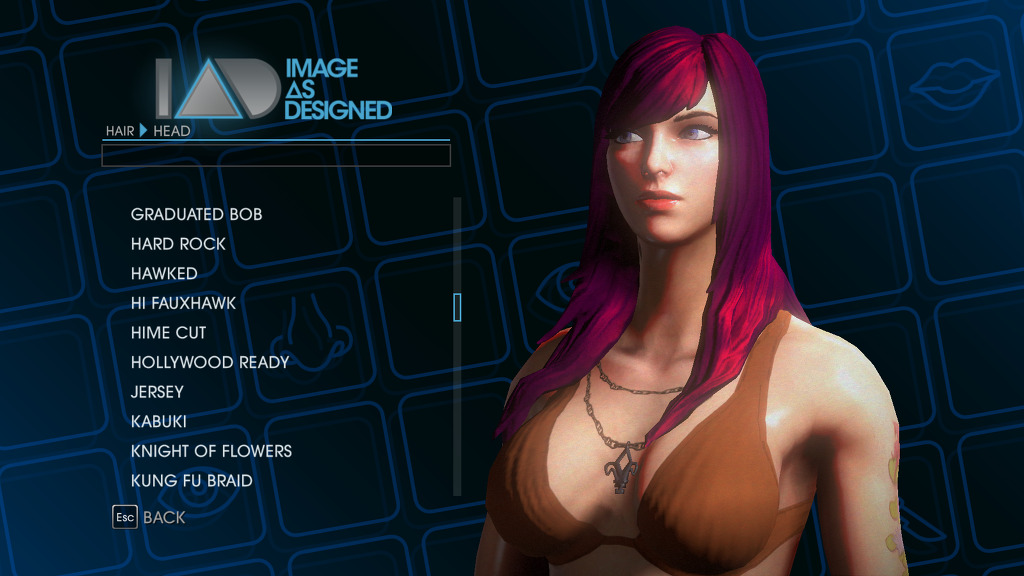1024x576 pixels.
Task: Click the hair list scrollbar handle
Action: point(457,307)
